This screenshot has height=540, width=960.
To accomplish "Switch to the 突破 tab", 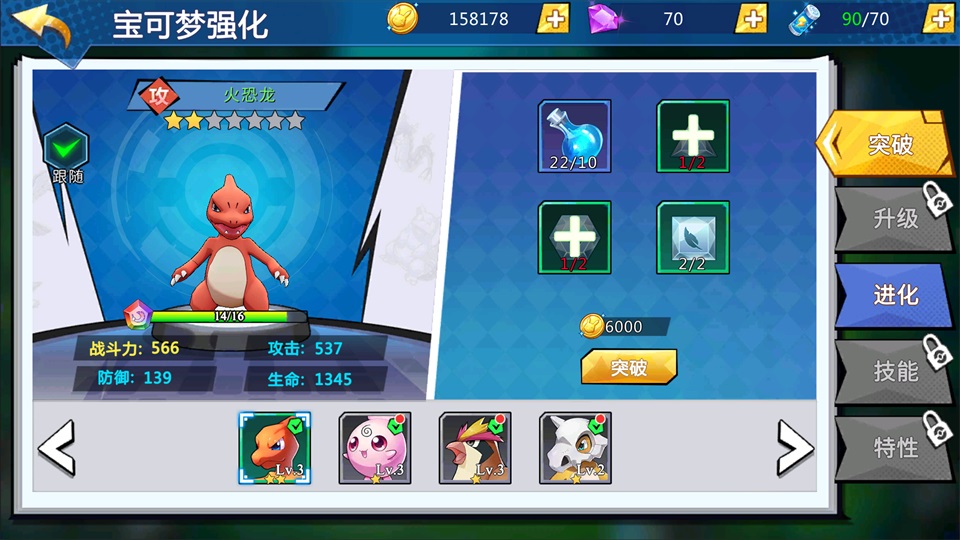I will click(x=882, y=145).
